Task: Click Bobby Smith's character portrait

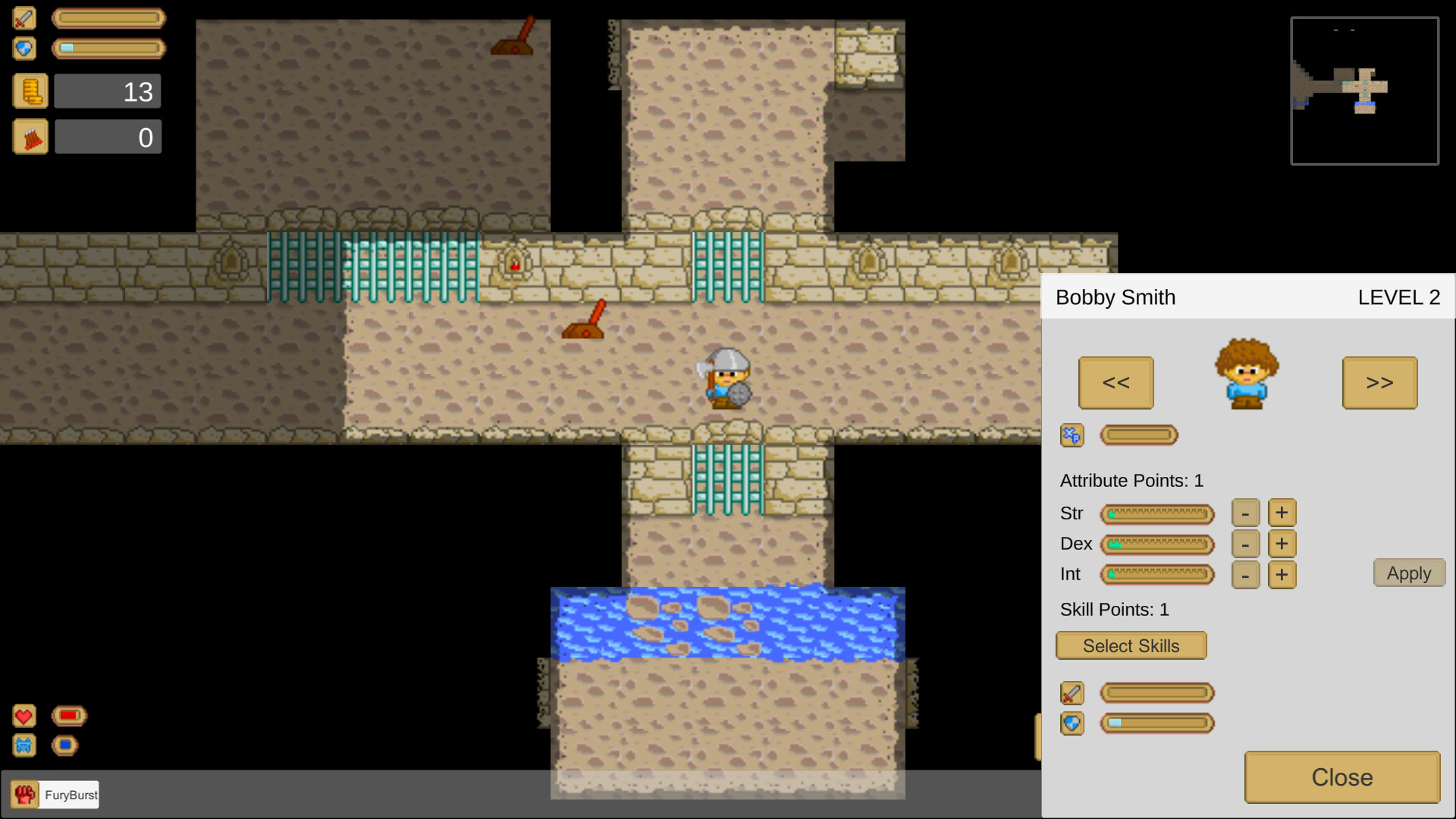Action: 1247,373
